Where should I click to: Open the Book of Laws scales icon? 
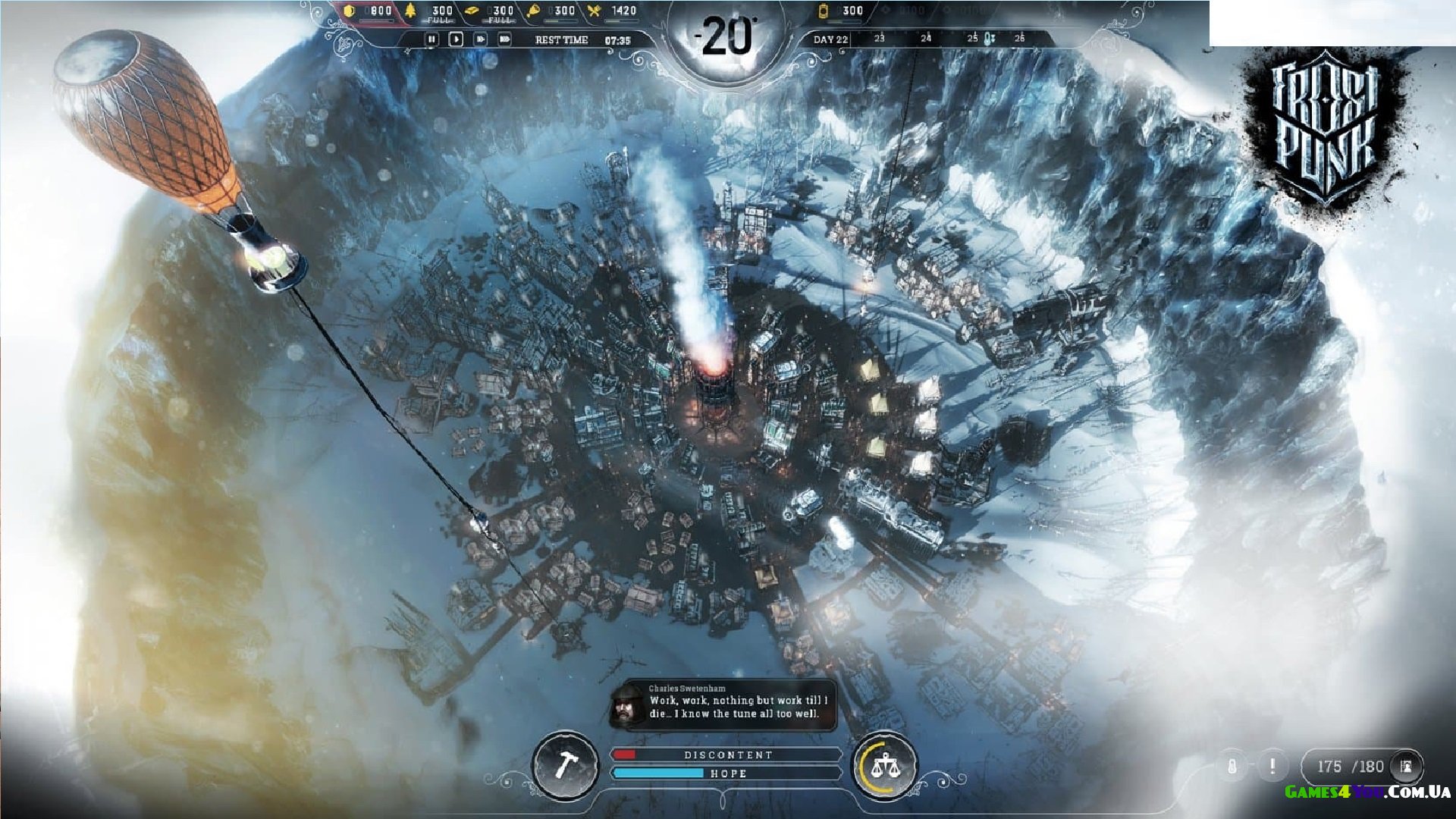(883, 765)
